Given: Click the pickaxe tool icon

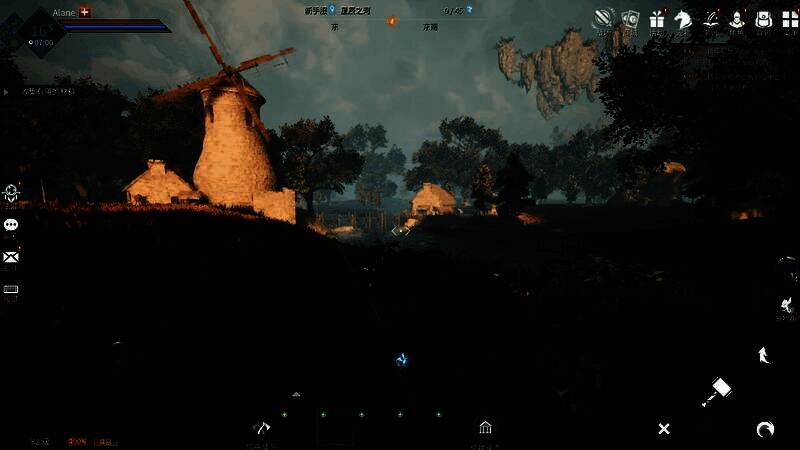Looking at the screenshot, I should click(261, 428).
